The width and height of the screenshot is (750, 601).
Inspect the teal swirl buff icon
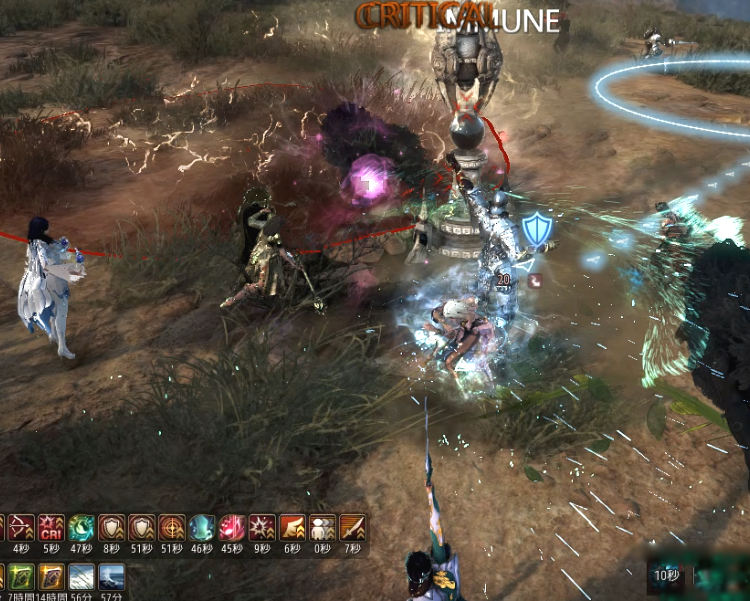[80, 527]
